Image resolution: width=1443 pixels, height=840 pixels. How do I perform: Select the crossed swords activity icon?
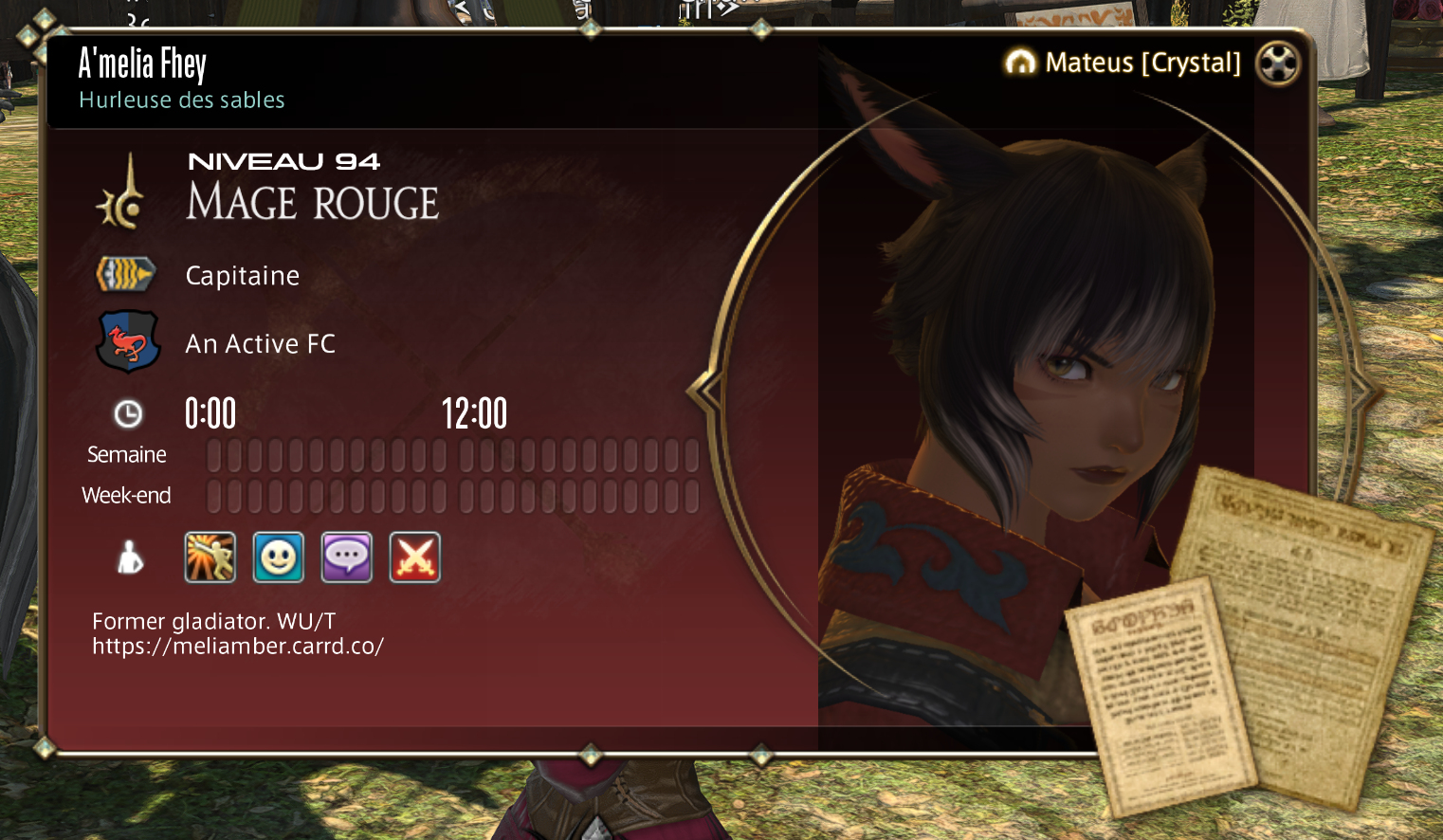coord(414,557)
